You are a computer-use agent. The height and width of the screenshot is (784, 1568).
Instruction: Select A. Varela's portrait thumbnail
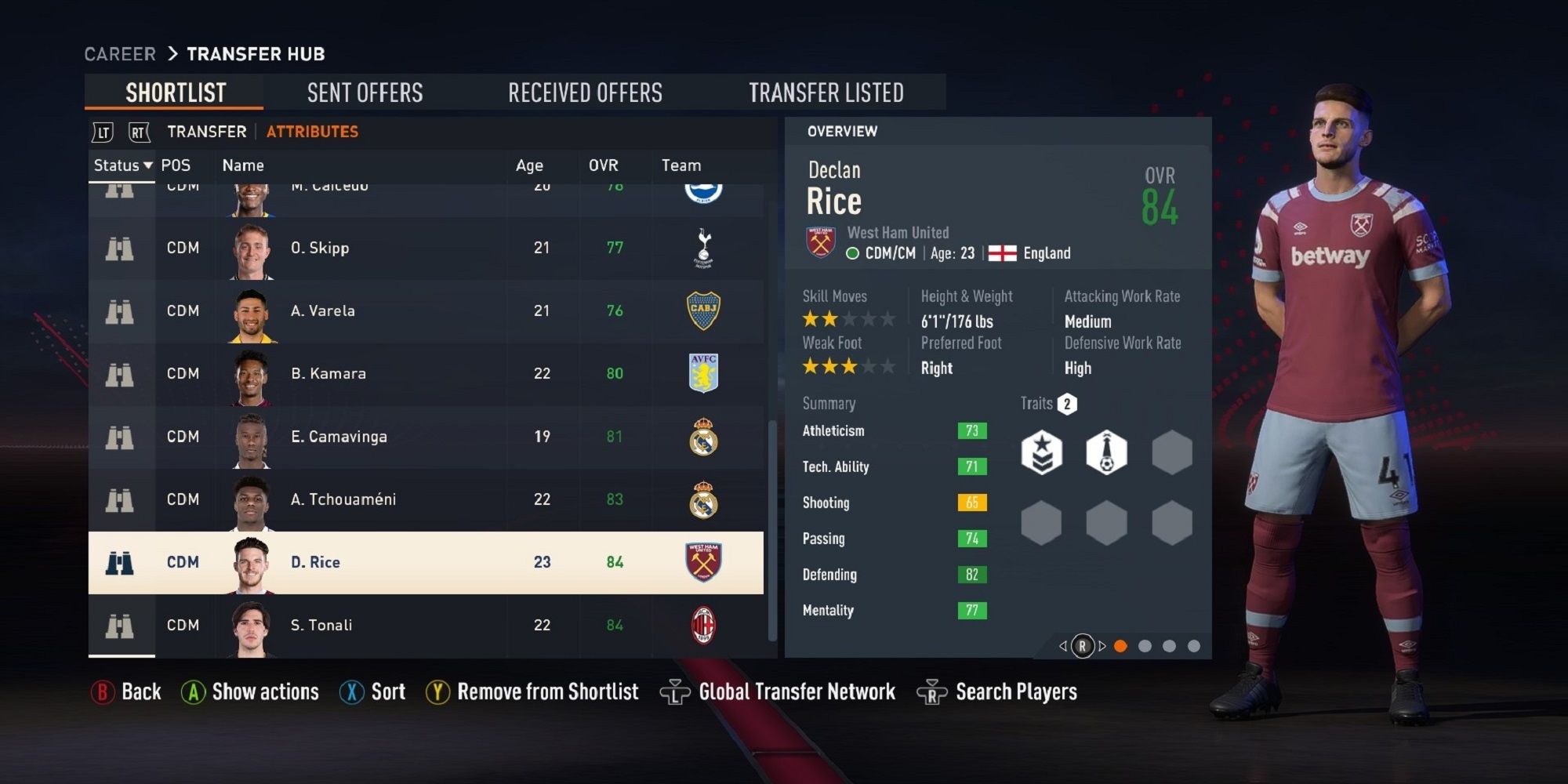(x=251, y=311)
